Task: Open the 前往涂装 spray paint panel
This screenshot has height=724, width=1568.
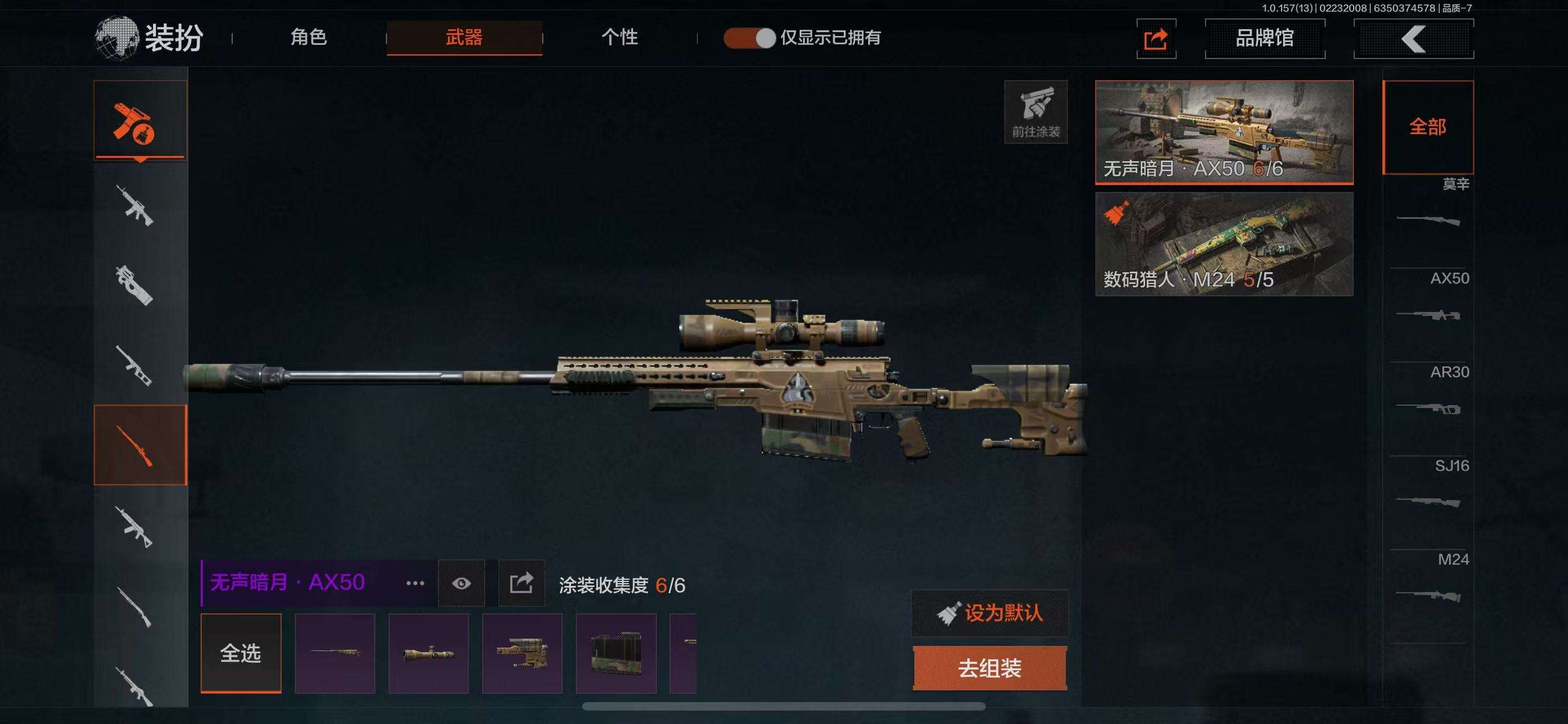Action: tap(1036, 111)
